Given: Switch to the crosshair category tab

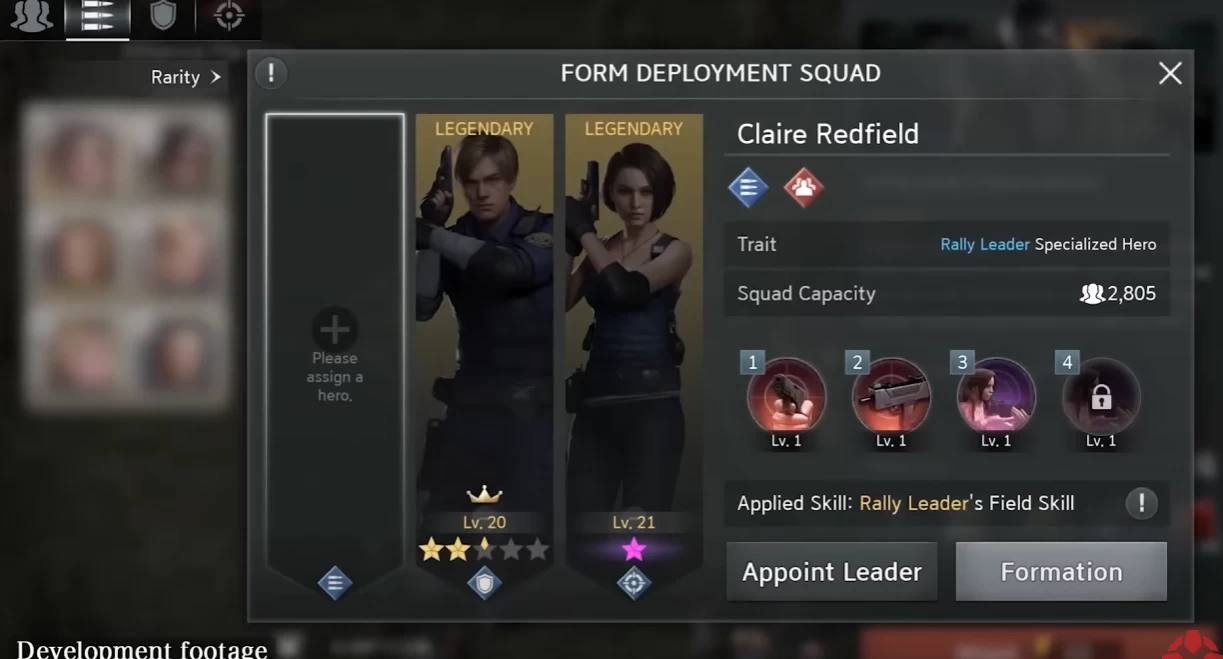Looking at the screenshot, I should point(229,16).
